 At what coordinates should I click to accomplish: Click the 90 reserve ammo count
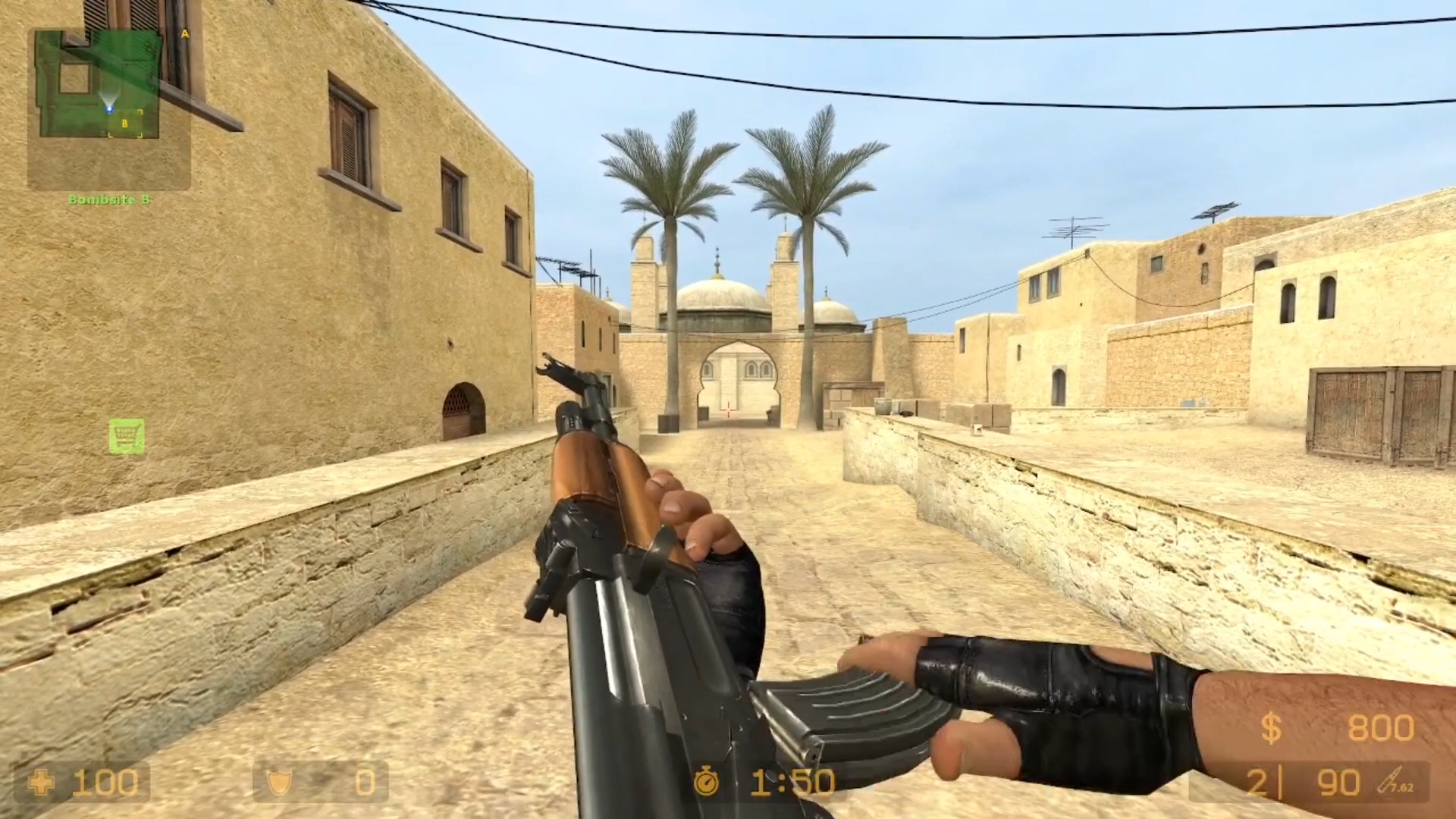[x=1339, y=782]
